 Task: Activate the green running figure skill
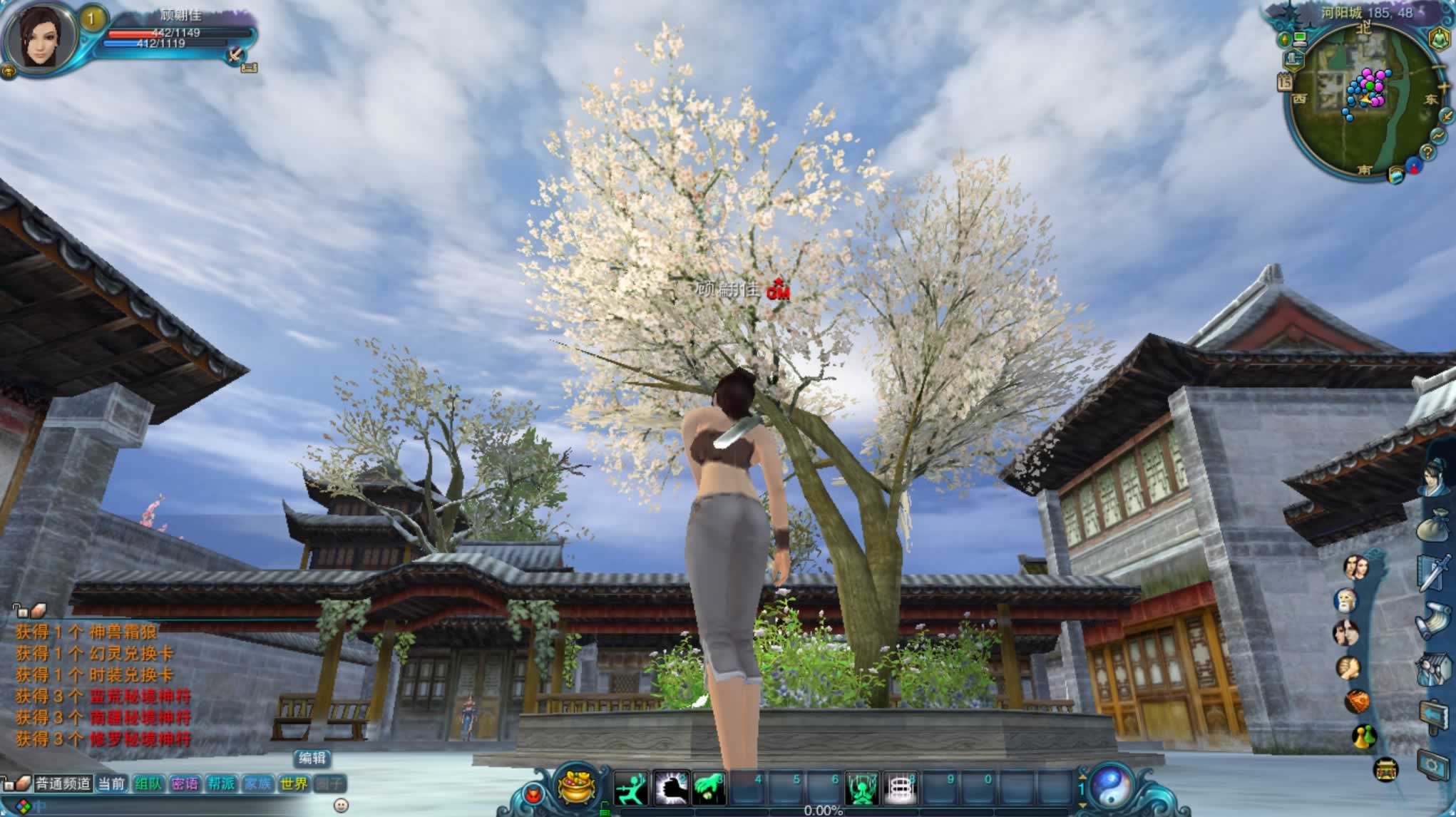[x=631, y=788]
